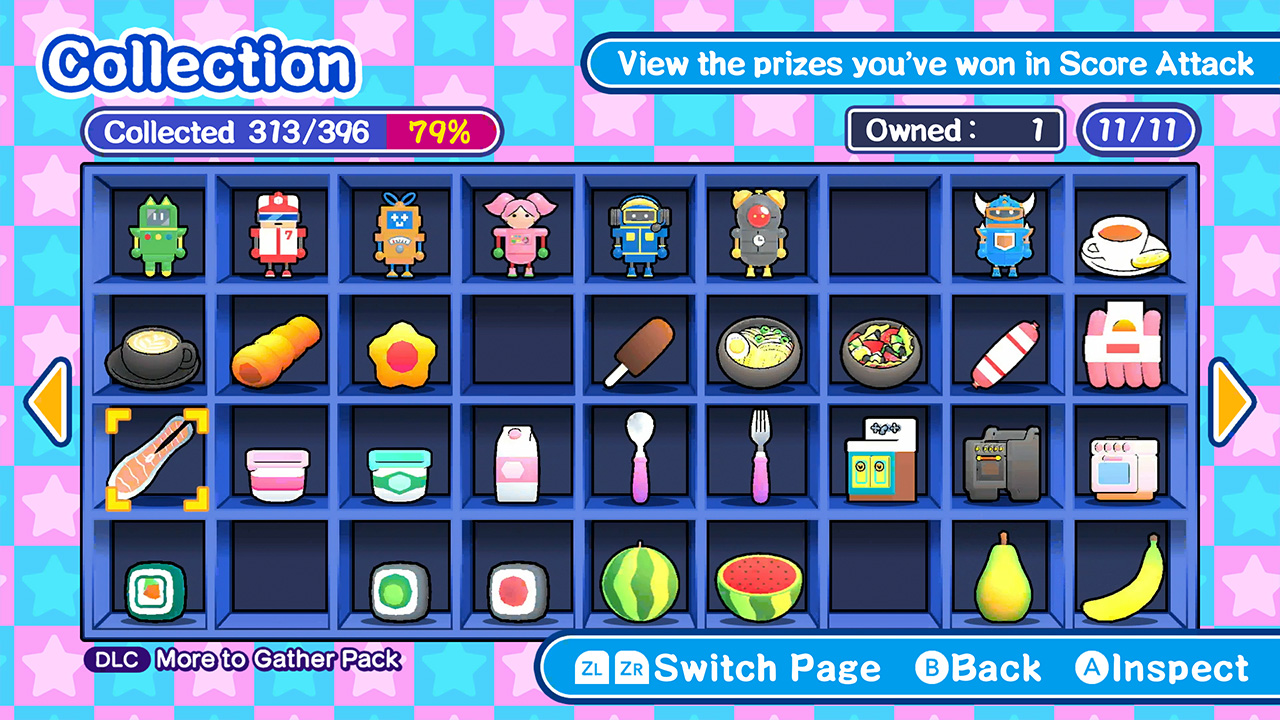
Task: Select the milk carton prize
Action: click(519, 458)
